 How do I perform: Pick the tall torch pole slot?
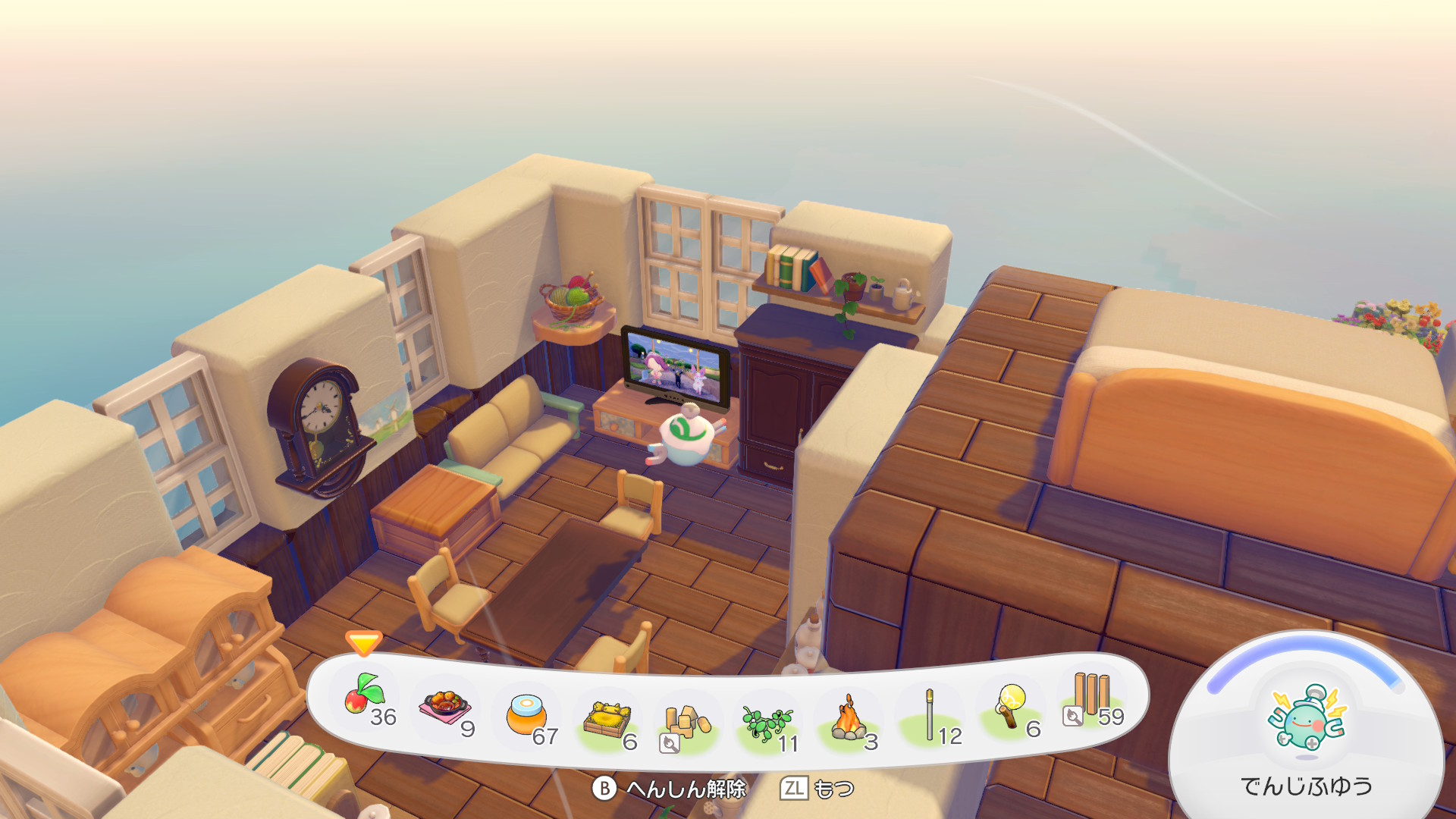coord(930,716)
